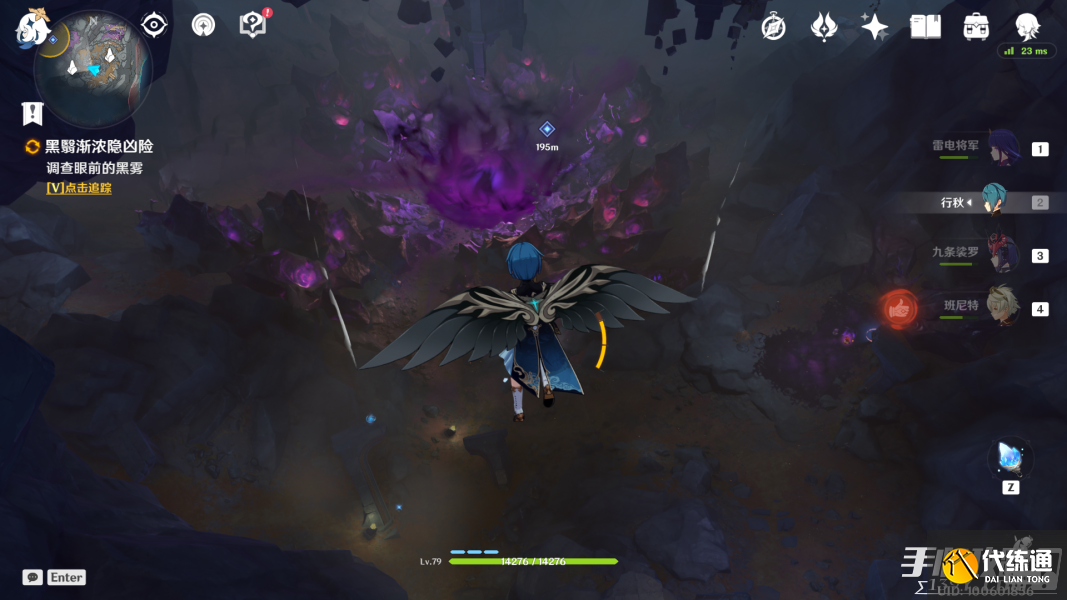Switch to party member 九条裟罗
Image resolution: width=1067 pixels, height=600 pixels.
[1001, 254]
